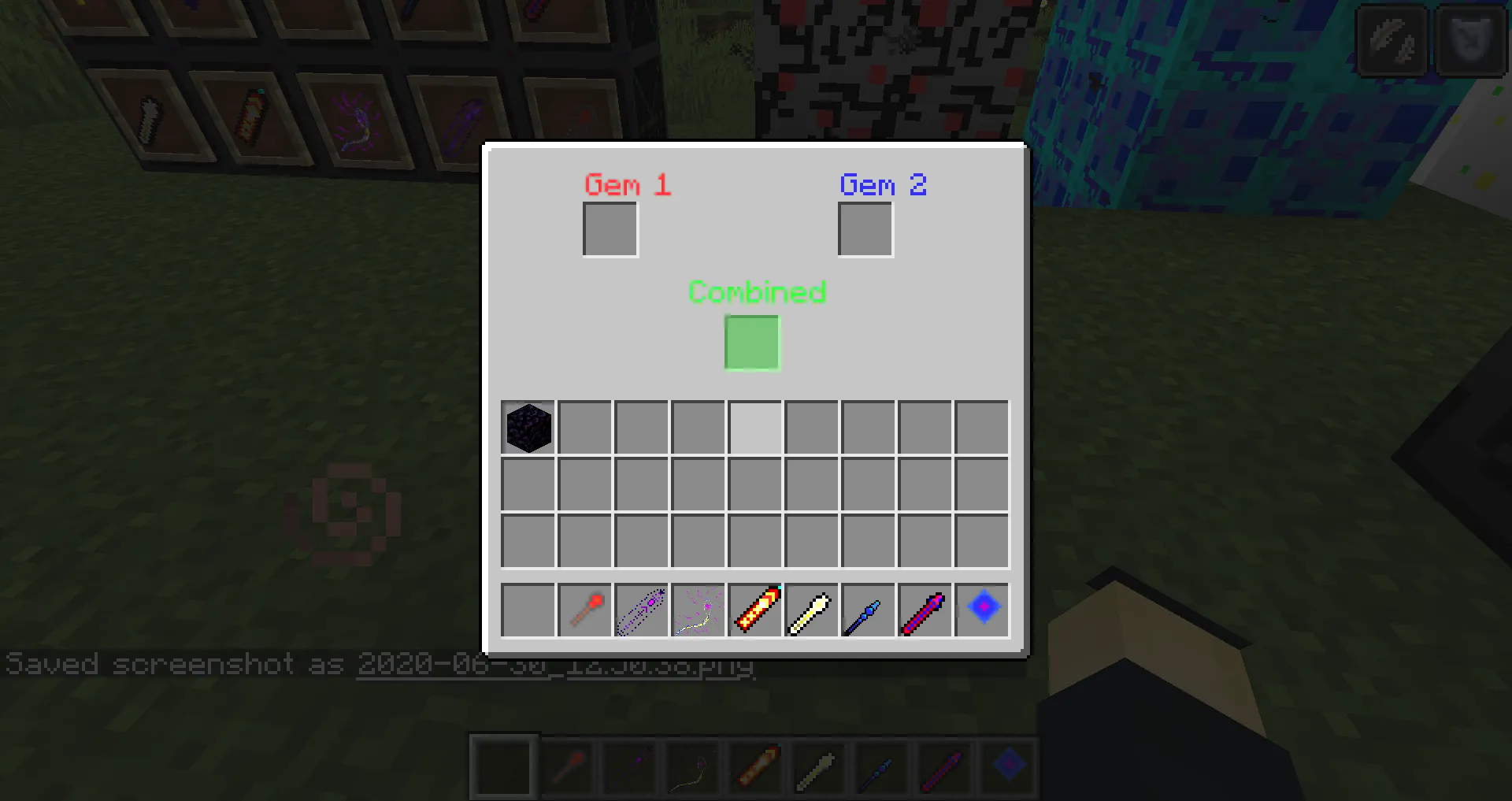Viewport: 1512px width, 801px height.
Task: Pick the blue-tipped spear wand
Action: (x=868, y=610)
